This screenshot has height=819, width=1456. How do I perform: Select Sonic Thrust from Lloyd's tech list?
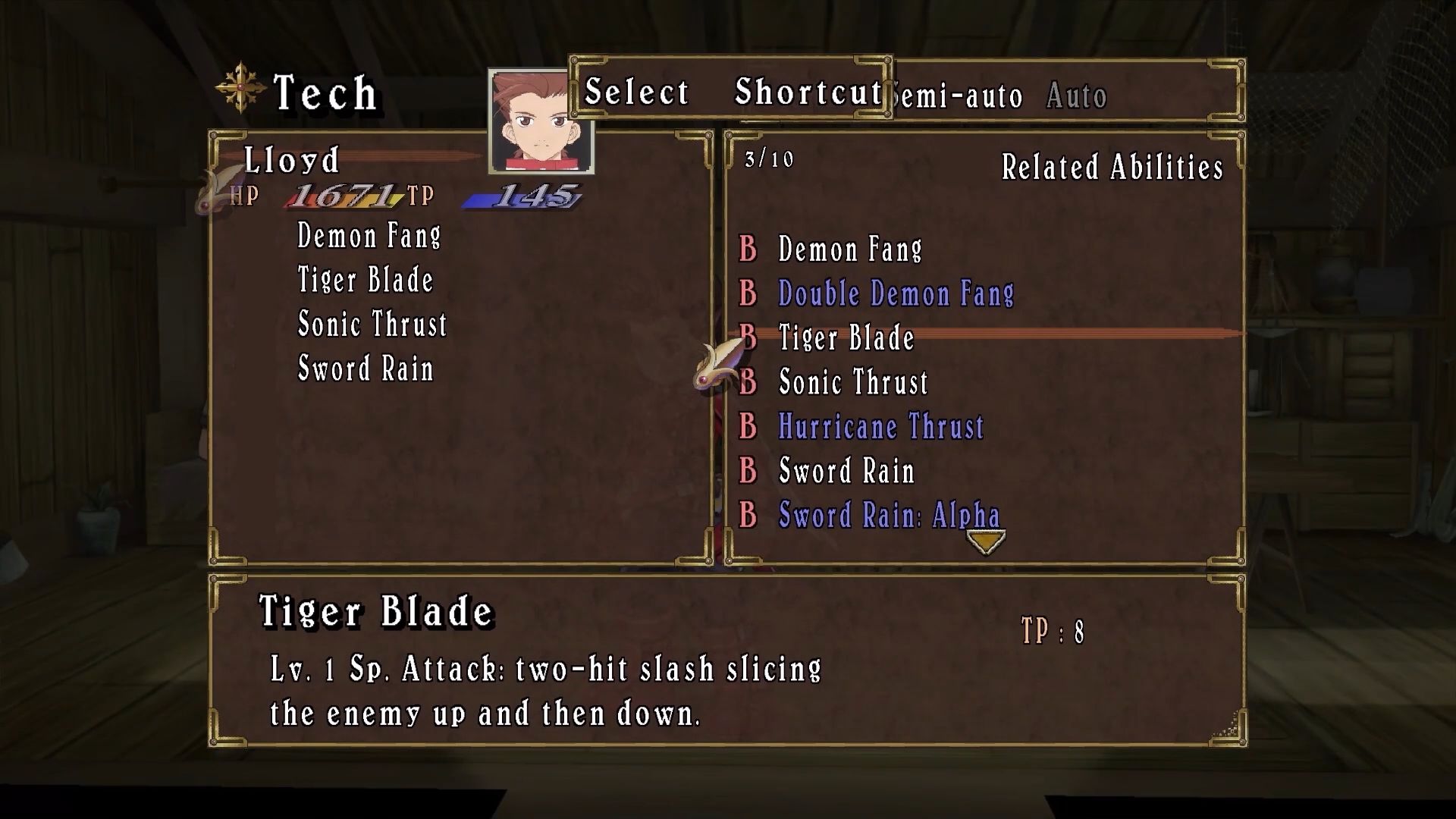pyautogui.click(x=372, y=324)
